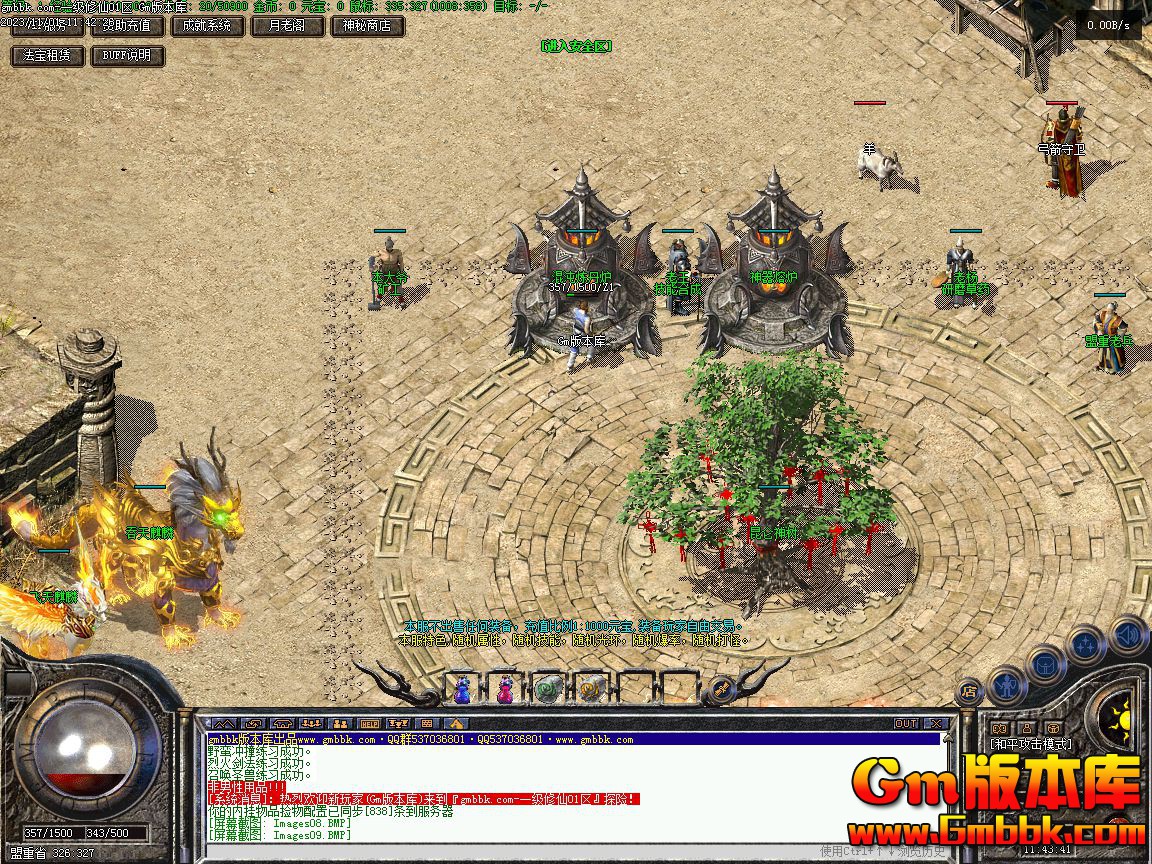Use the pink potion in the hotbar
Screen dimensions: 1152x864
pyautogui.click(x=506, y=689)
